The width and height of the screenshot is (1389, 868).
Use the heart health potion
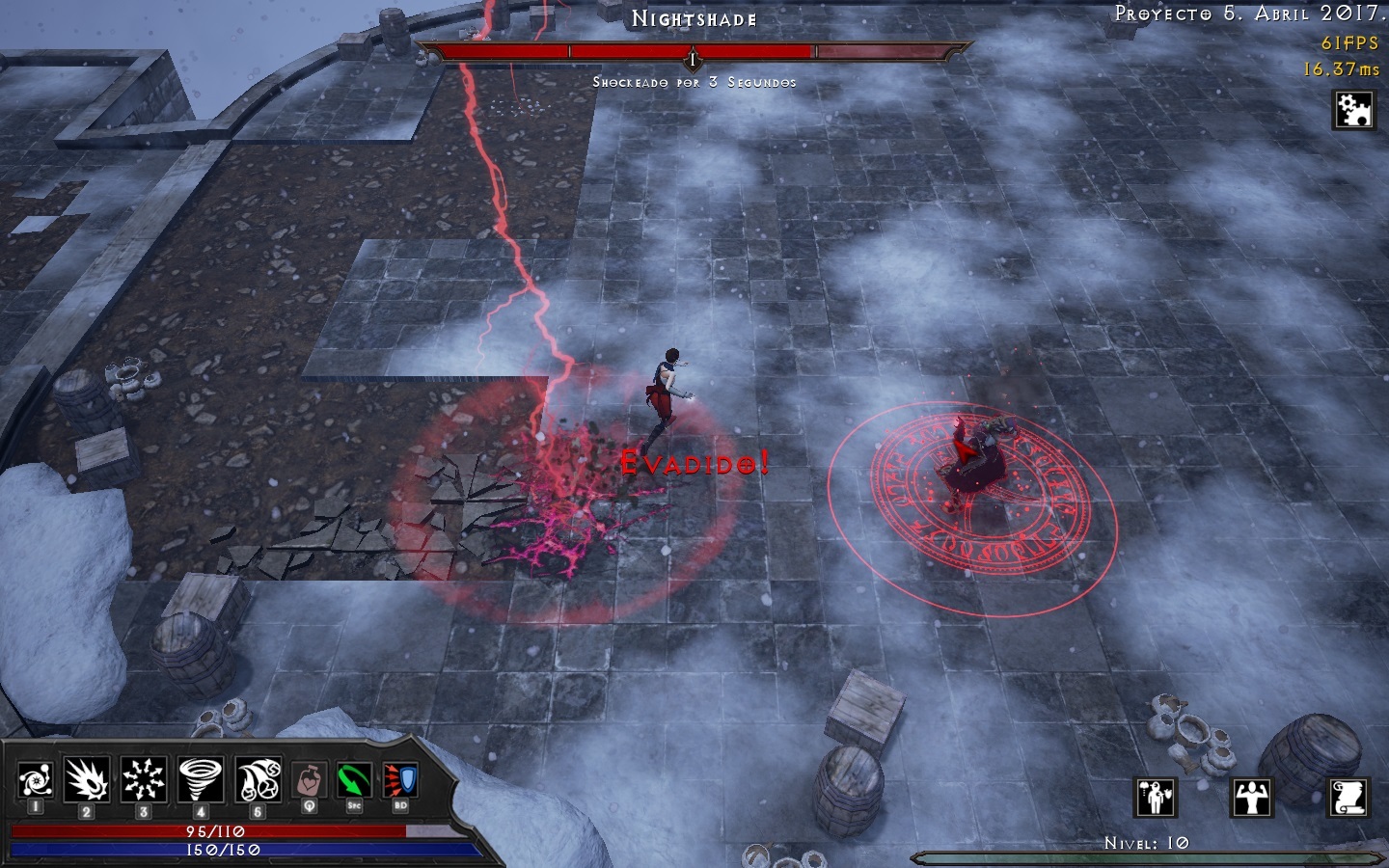click(x=309, y=779)
